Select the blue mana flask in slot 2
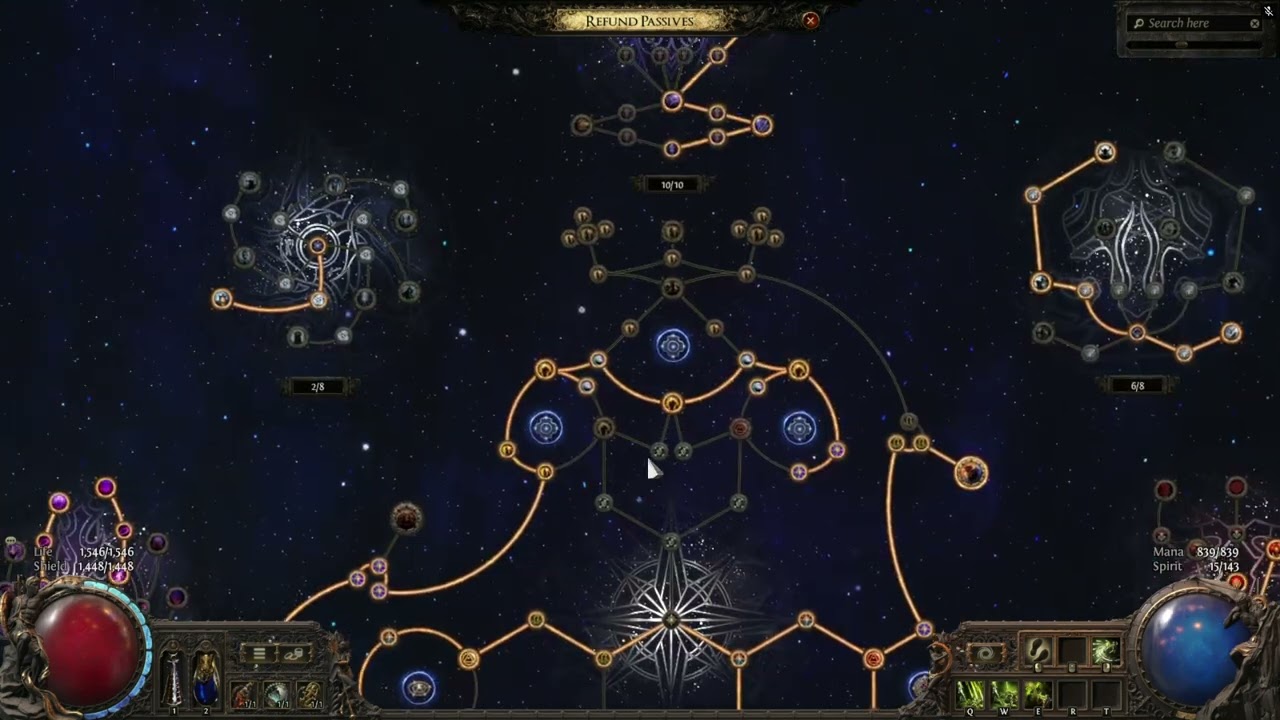Screen dimensions: 1280x720 [x=206, y=674]
